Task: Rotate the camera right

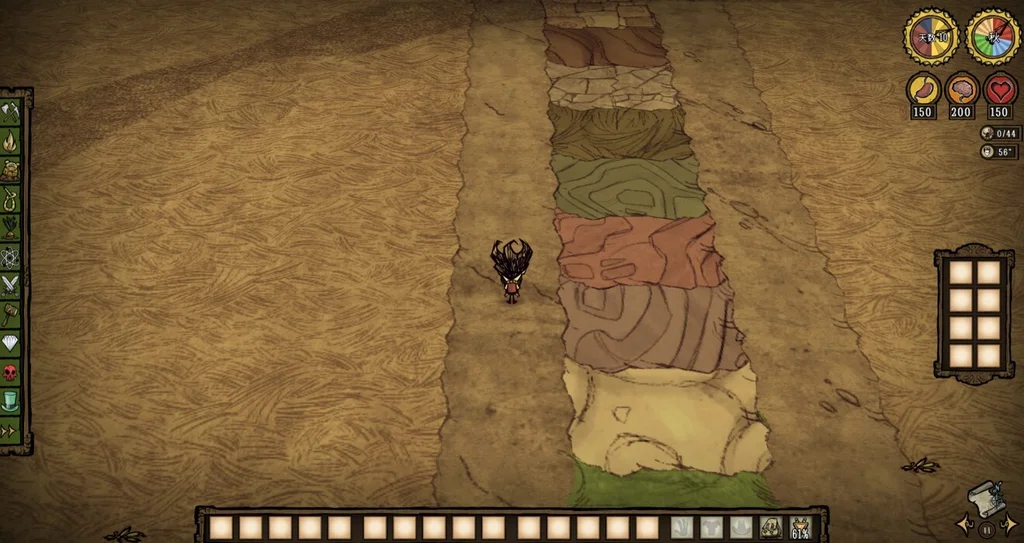Action: 1010,522
